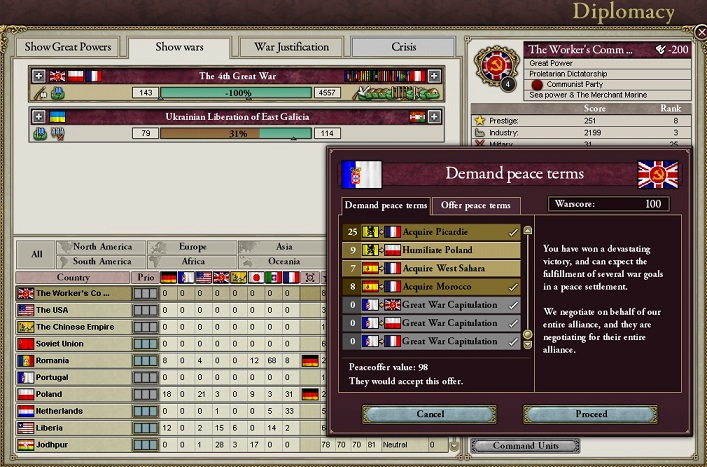Open the Show Great Powers tab
Image resolution: width=707 pixels, height=467 pixels.
pos(68,47)
